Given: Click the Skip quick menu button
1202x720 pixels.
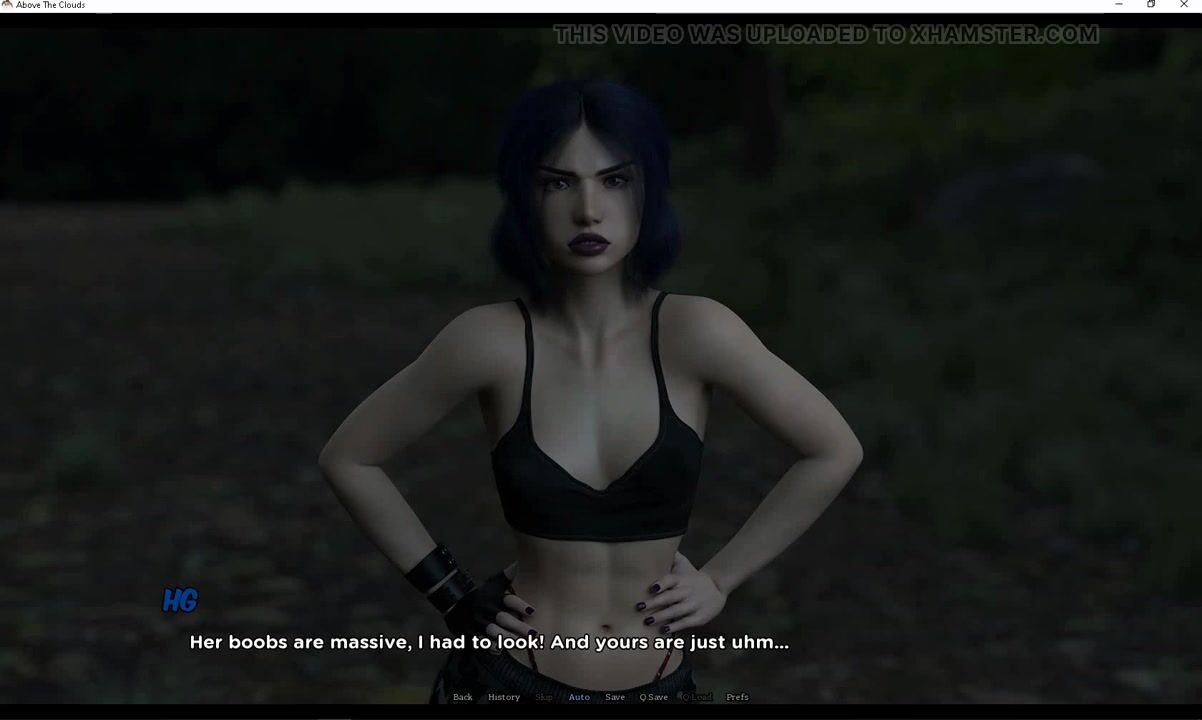Looking at the screenshot, I should [x=544, y=697].
